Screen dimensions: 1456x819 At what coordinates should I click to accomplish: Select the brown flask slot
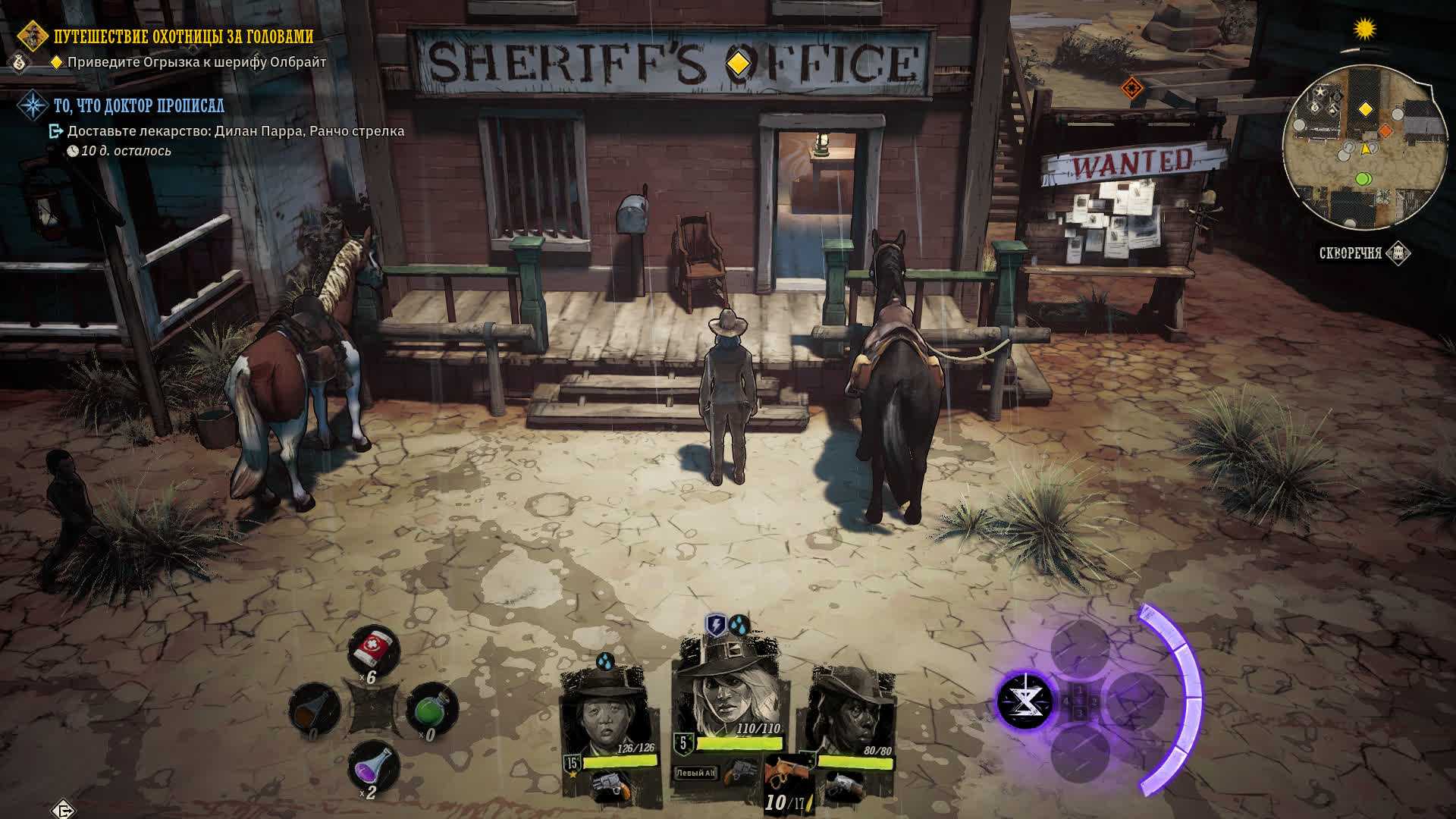coord(313,709)
